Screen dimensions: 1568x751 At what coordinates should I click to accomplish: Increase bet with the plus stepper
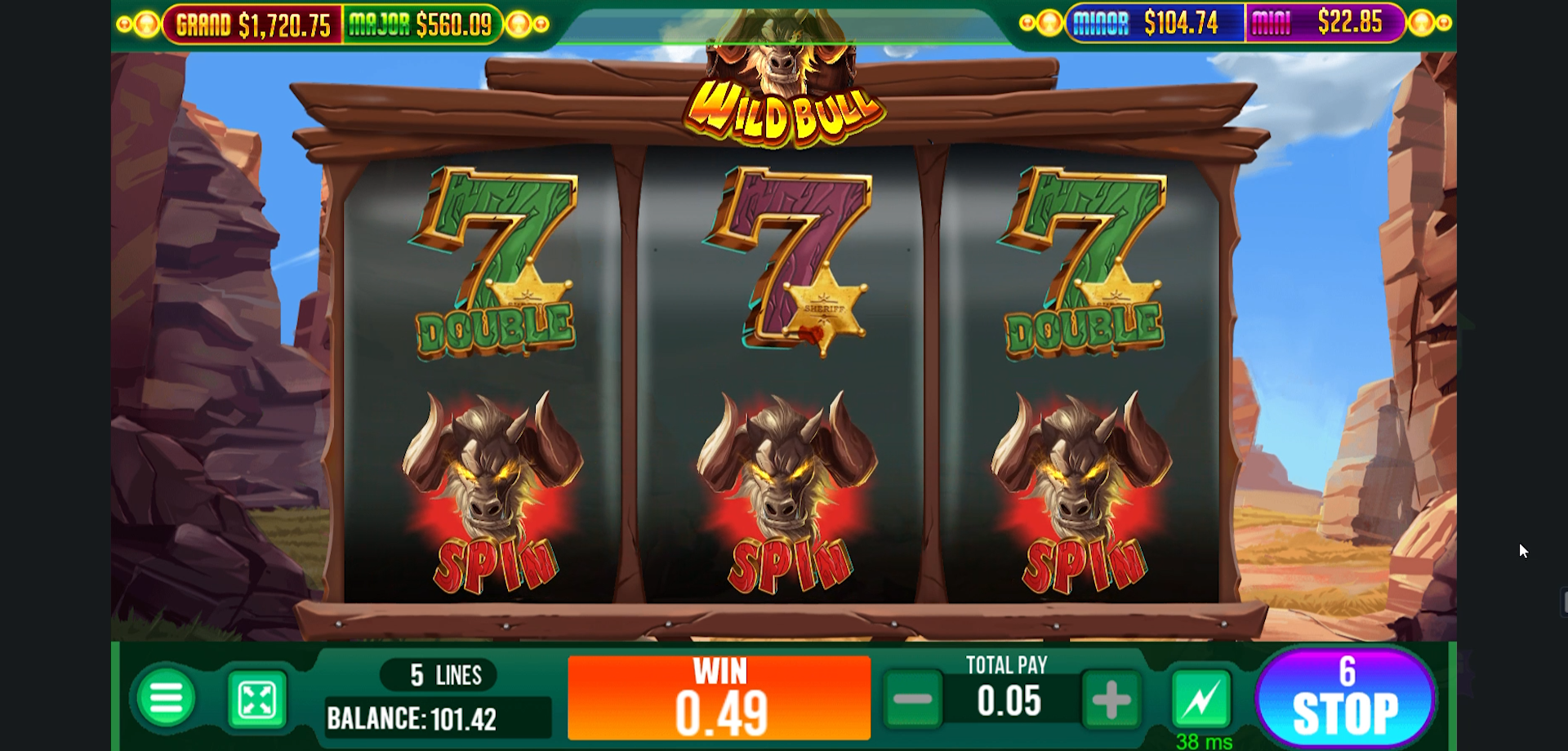[x=1108, y=700]
